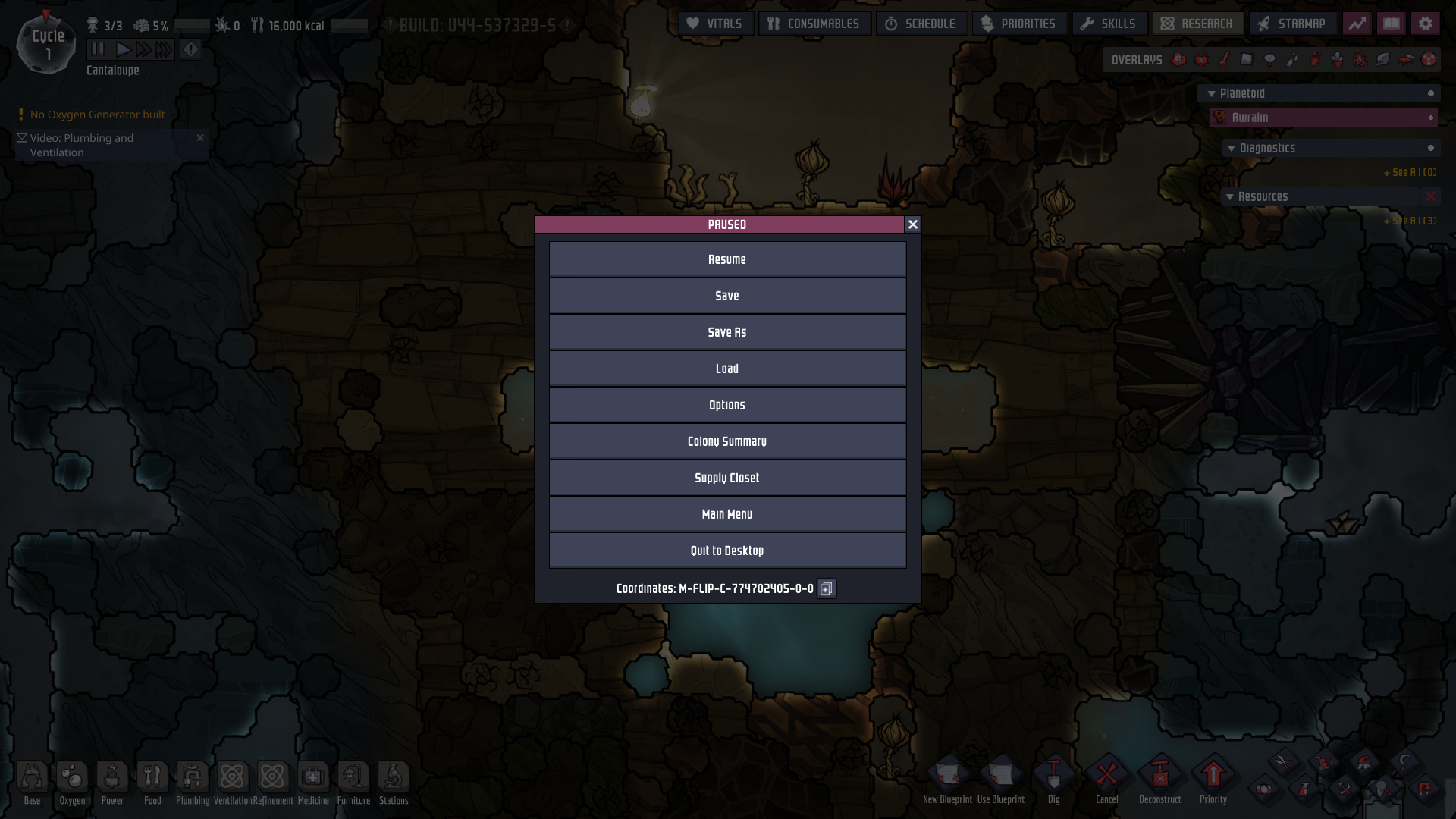Open the Consumables screen

click(814, 24)
